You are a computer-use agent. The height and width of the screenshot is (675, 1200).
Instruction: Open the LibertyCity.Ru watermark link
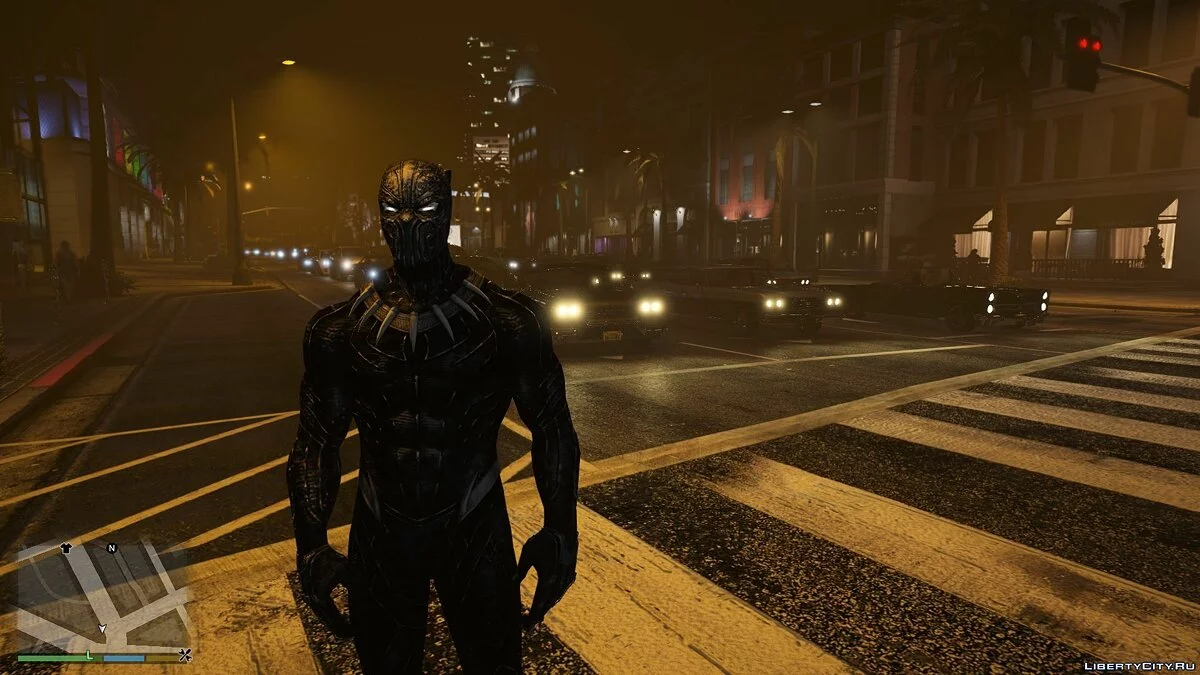pos(1139,665)
